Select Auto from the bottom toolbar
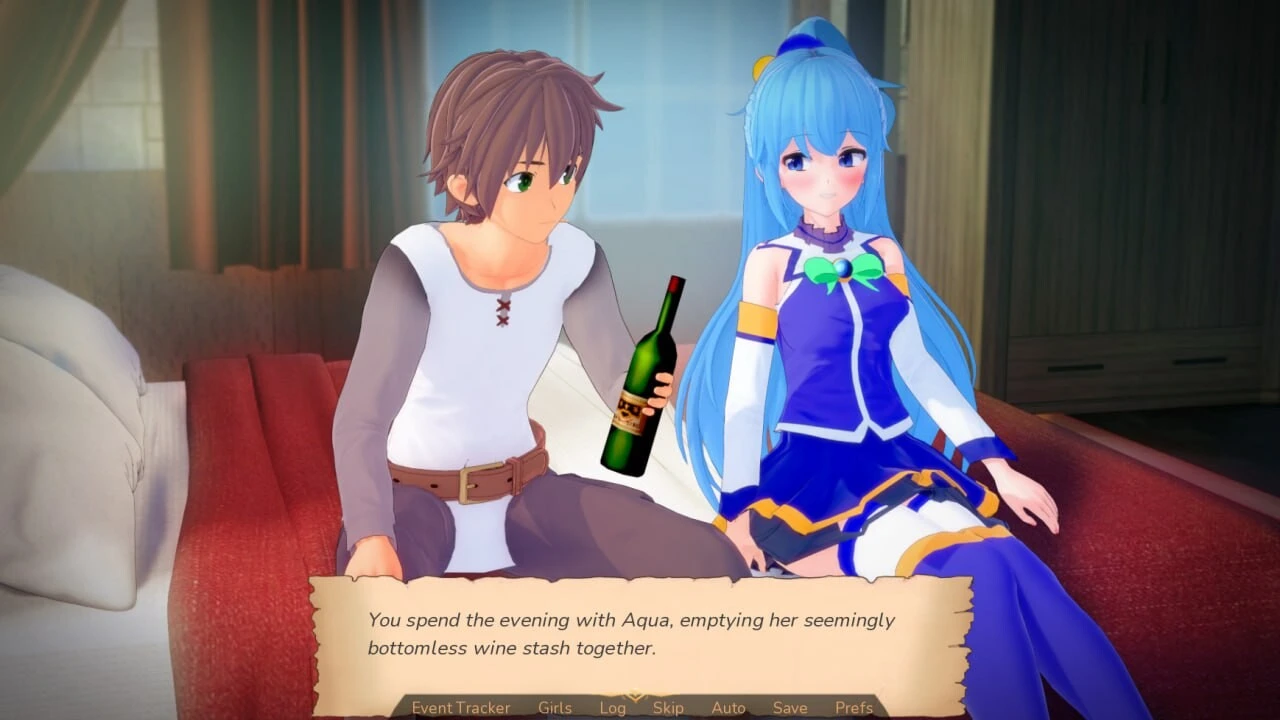 728,707
